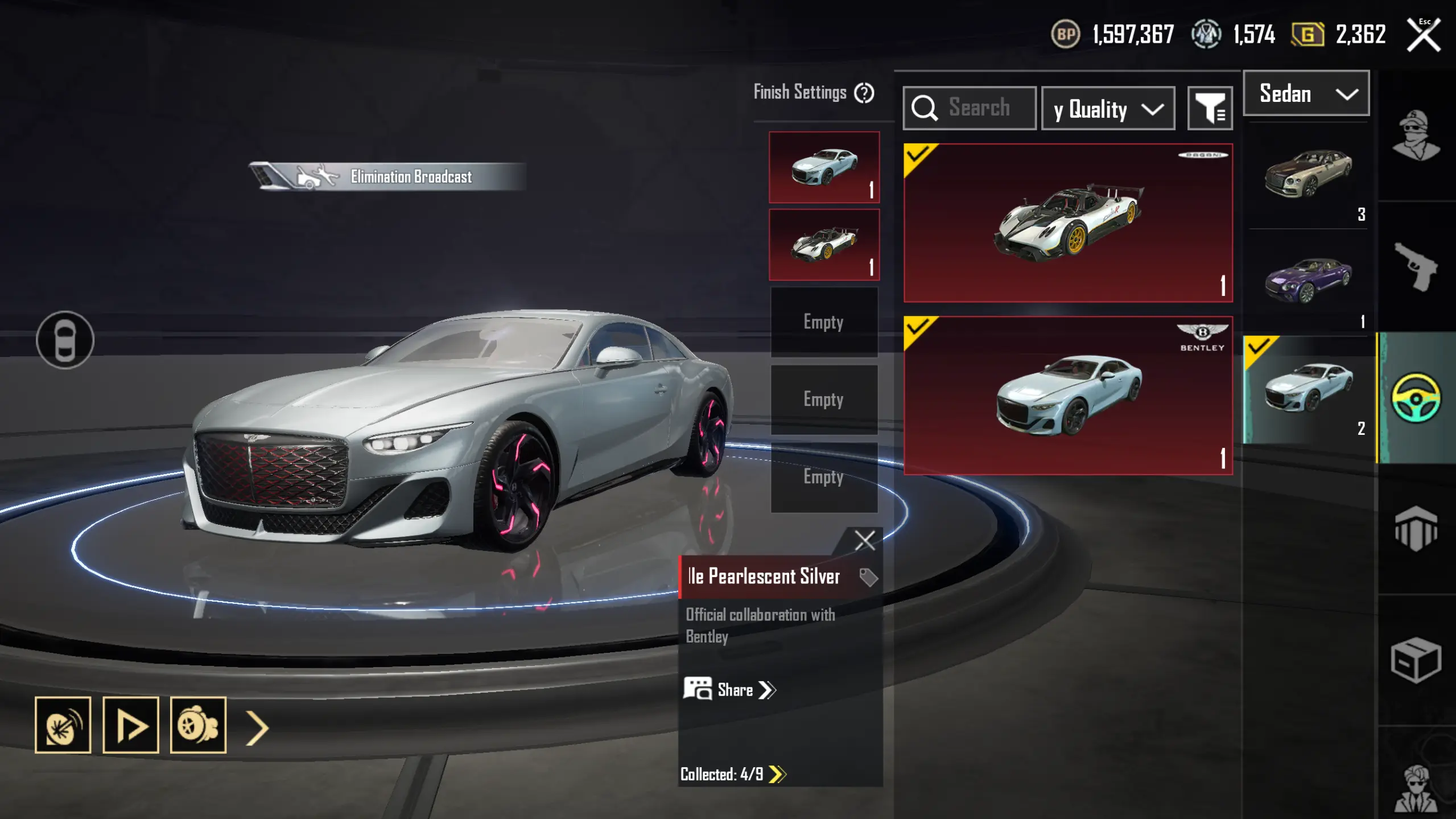Image resolution: width=1456 pixels, height=819 pixels.
Task: Select the light blue Bentley skin card
Action: pos(1067,396)
